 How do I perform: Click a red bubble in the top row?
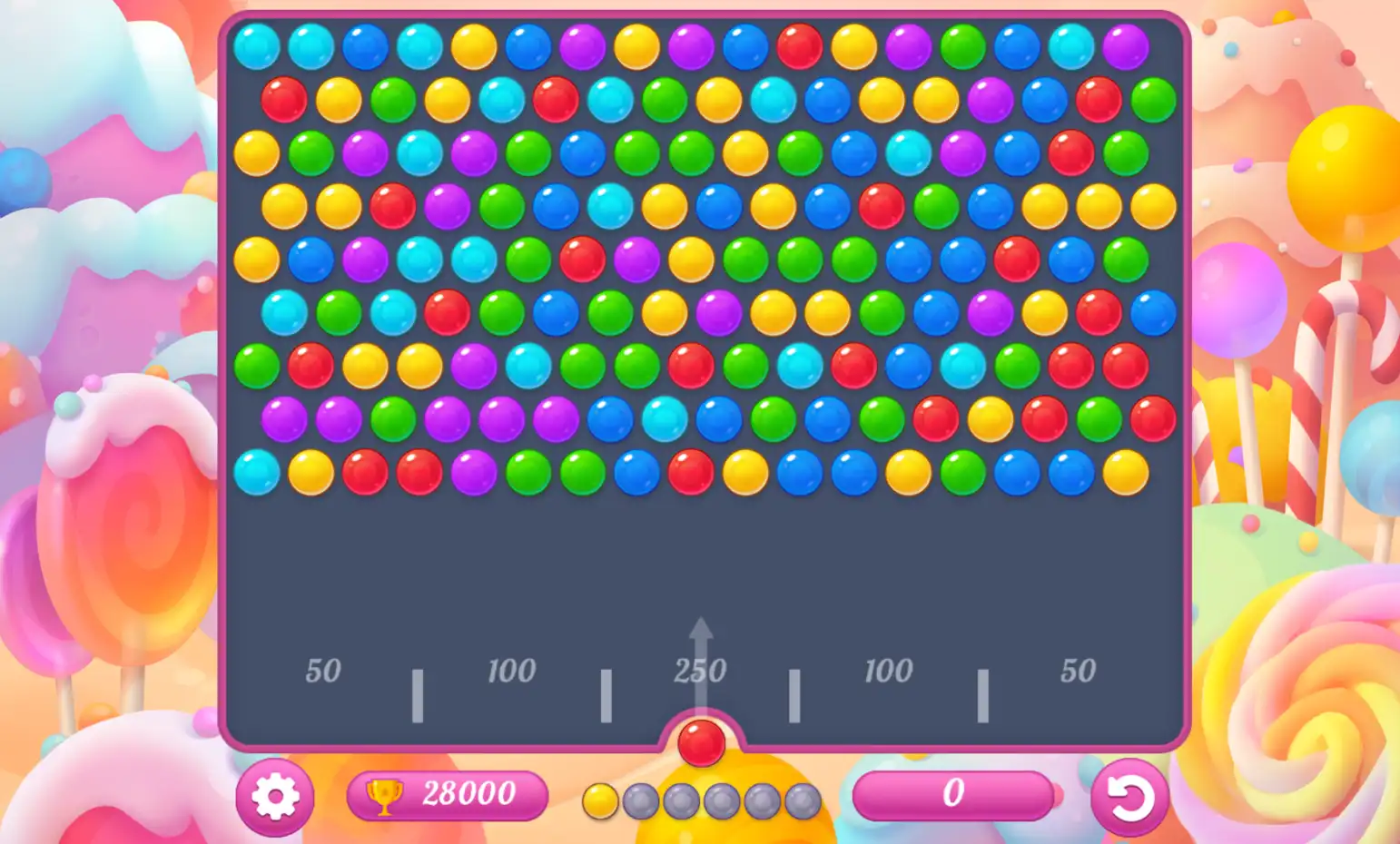click(797, 45)
